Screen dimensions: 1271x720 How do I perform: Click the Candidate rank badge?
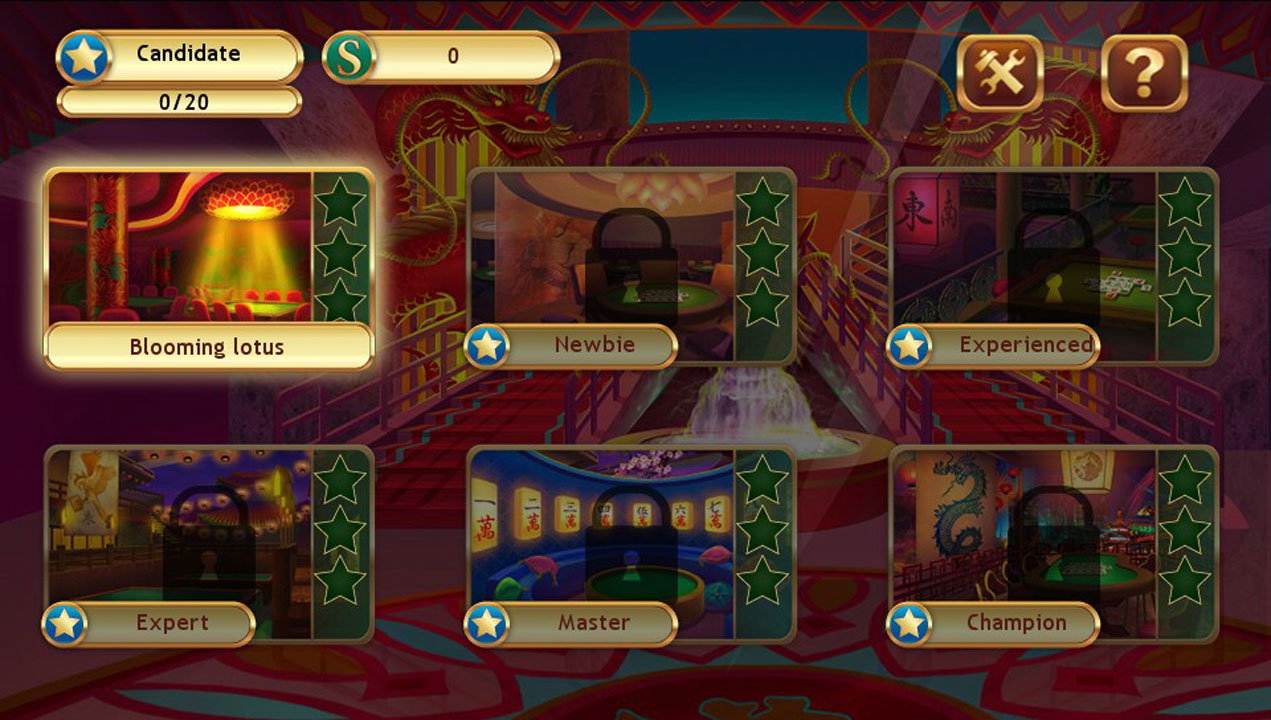click(180, 56)
